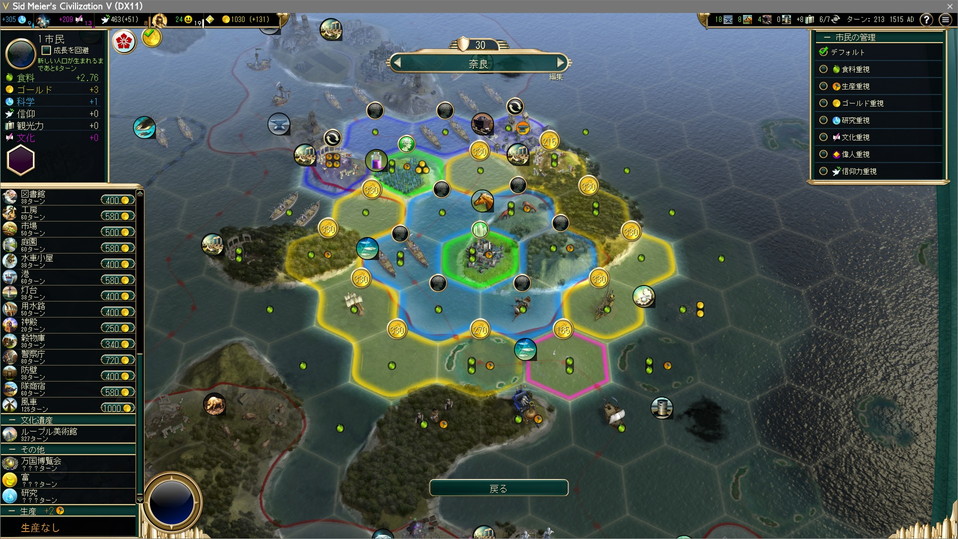This screenshot has width=958, height=539.
Task: Choose the 食料重視 food focus
Action: (x=824, y=69)
